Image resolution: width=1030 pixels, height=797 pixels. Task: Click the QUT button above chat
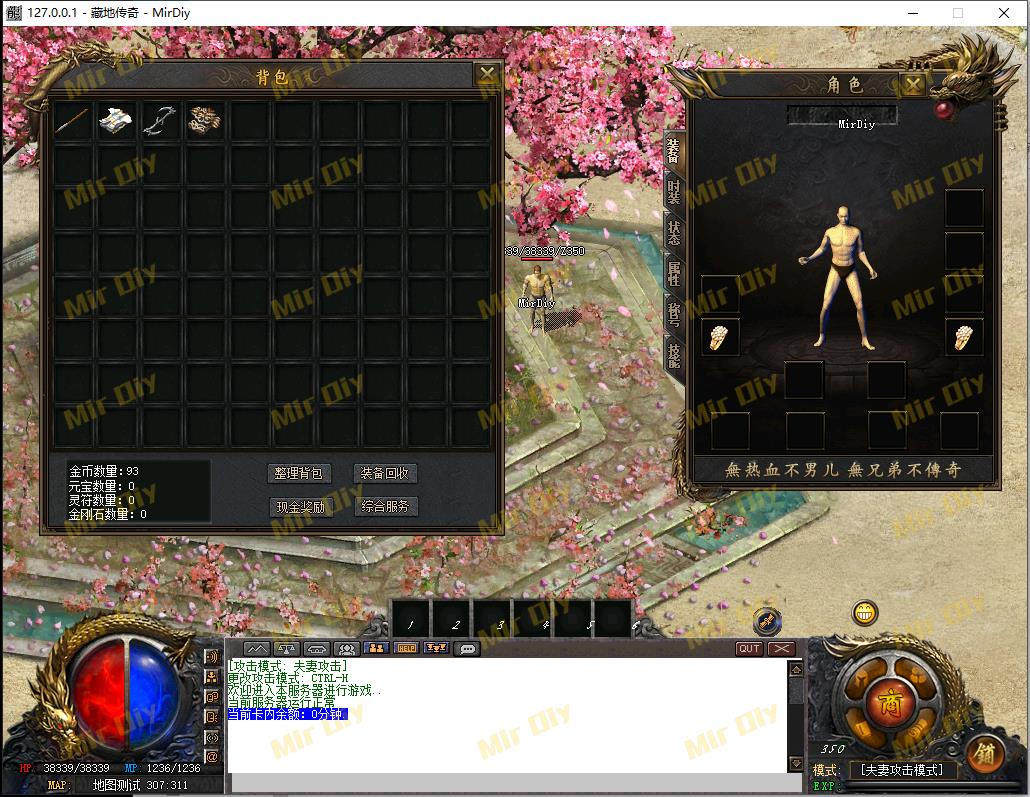749,649
